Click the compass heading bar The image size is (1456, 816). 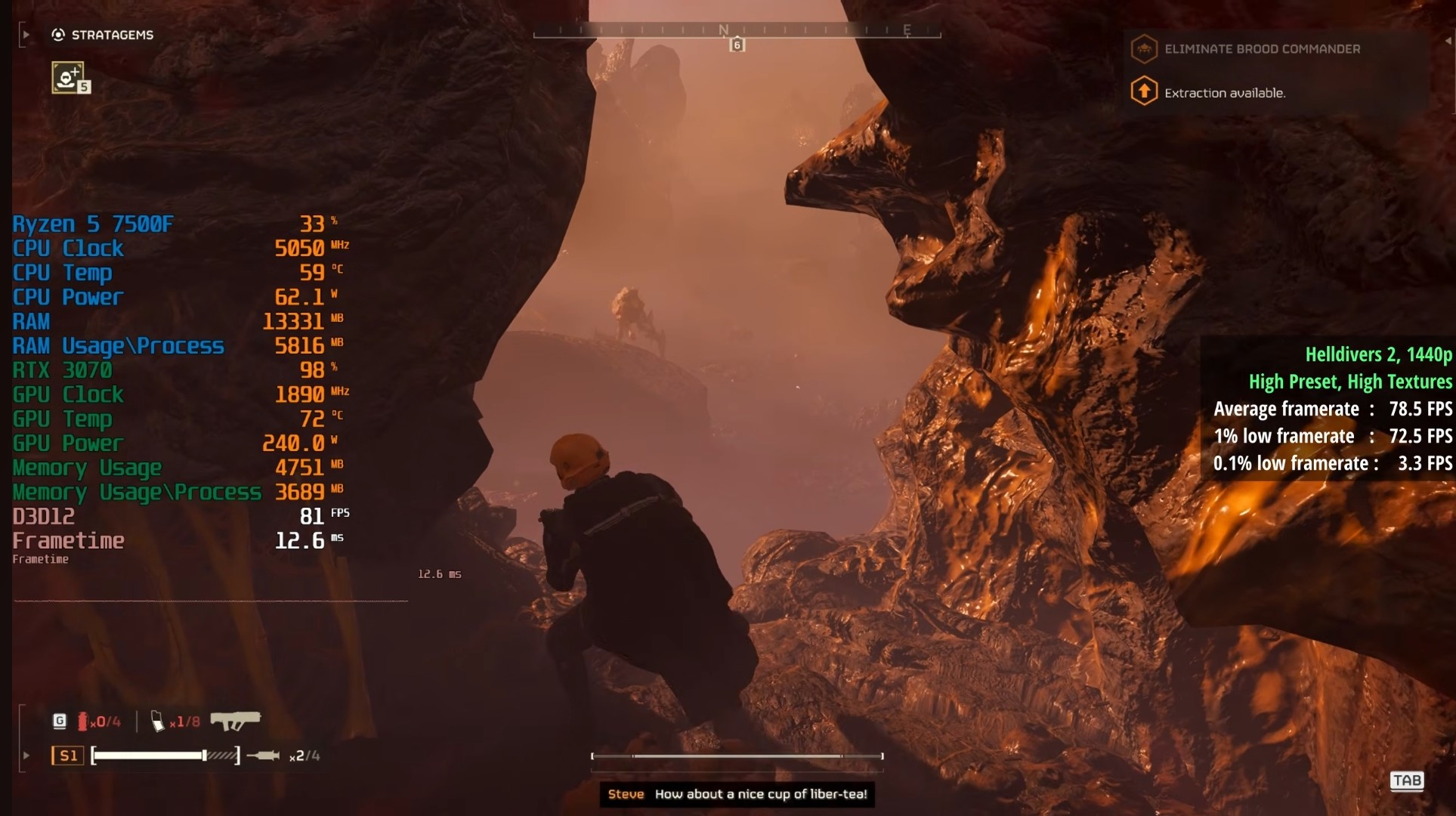pyautogui.click(x=737, y=32)
